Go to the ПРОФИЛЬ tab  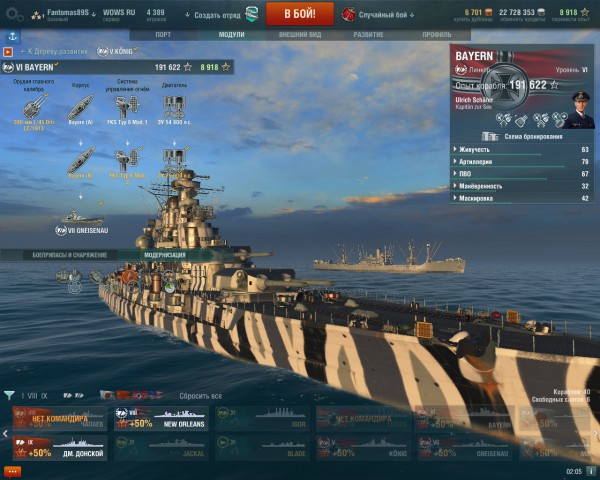click(436, 34)
